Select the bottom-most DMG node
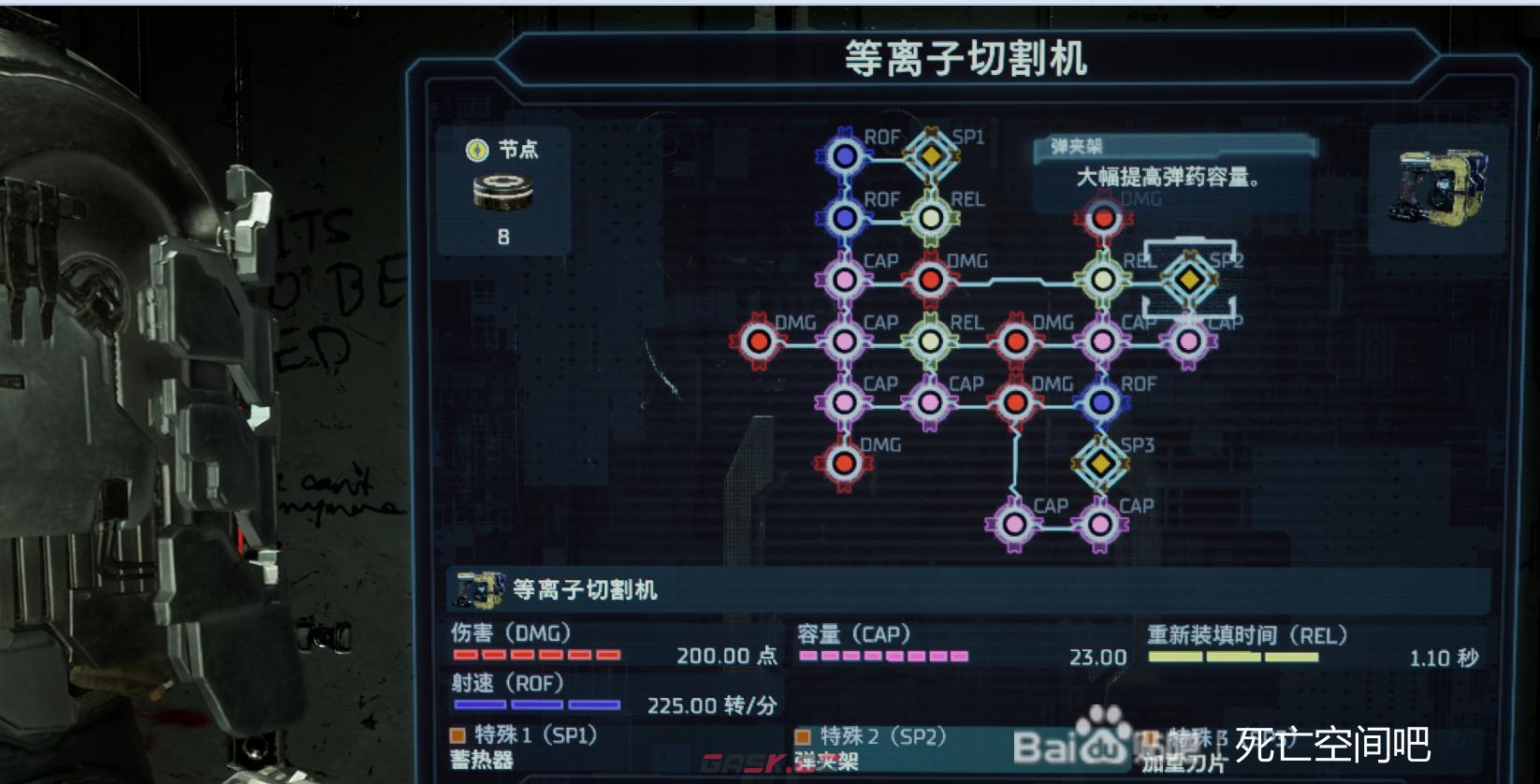Screen dimensions: 1540x784 click(x=842, y=462)
